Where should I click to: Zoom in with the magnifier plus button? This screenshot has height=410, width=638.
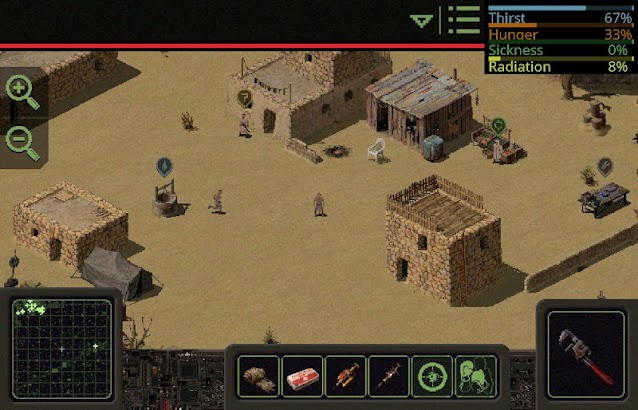tap(21, 92)
